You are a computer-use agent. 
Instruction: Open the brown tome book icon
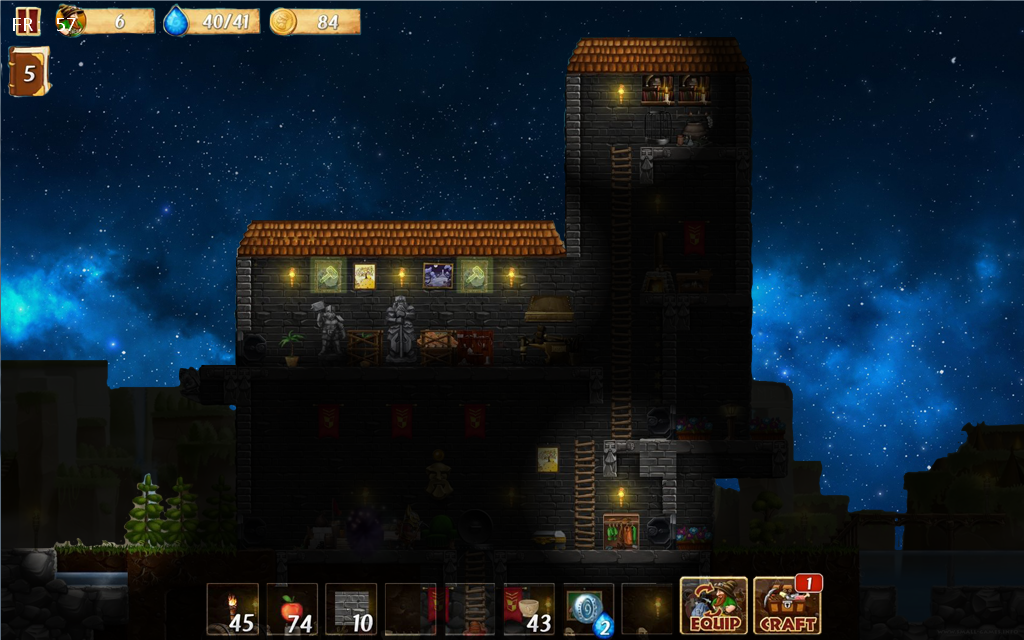28,73
